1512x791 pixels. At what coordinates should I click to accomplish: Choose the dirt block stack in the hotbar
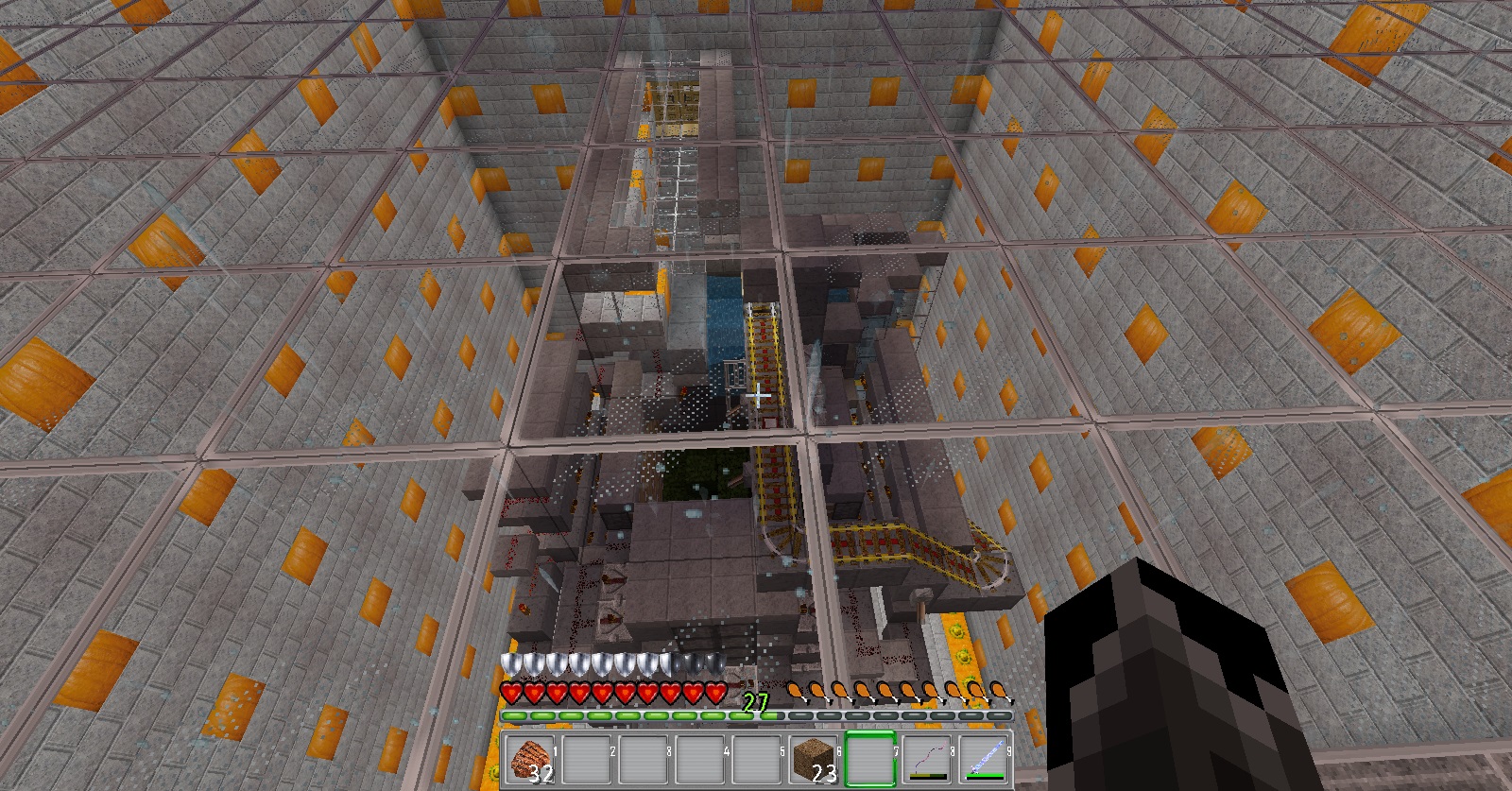(x=814, y=759)
